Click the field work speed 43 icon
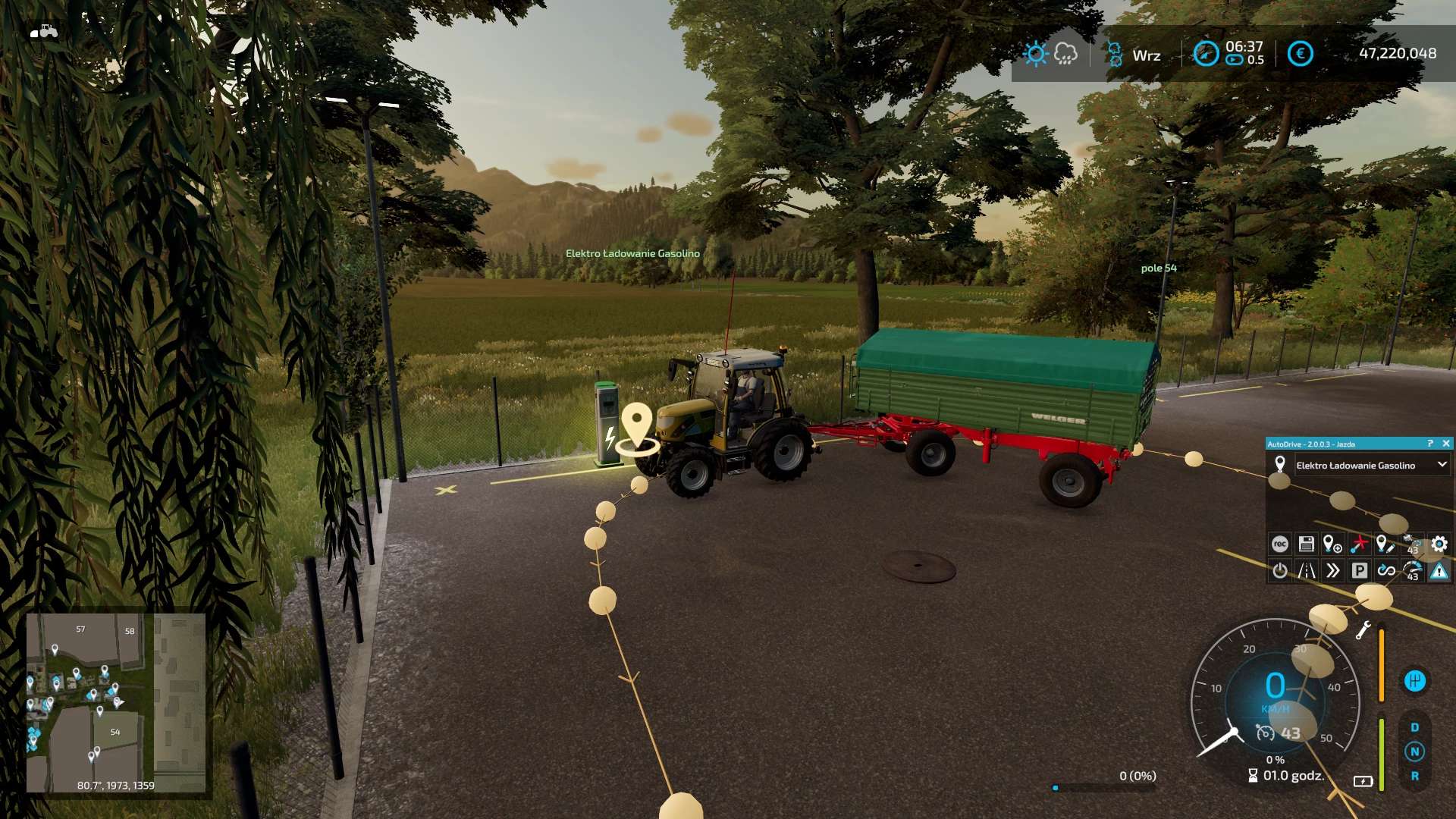 point(1412,544)
